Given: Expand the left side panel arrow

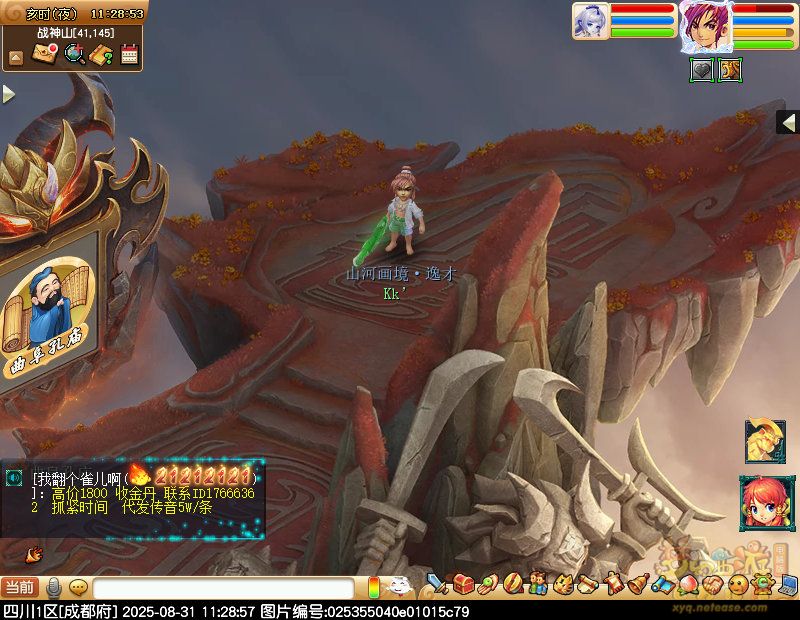Looking at the screenshot, I should pos(8,94).
